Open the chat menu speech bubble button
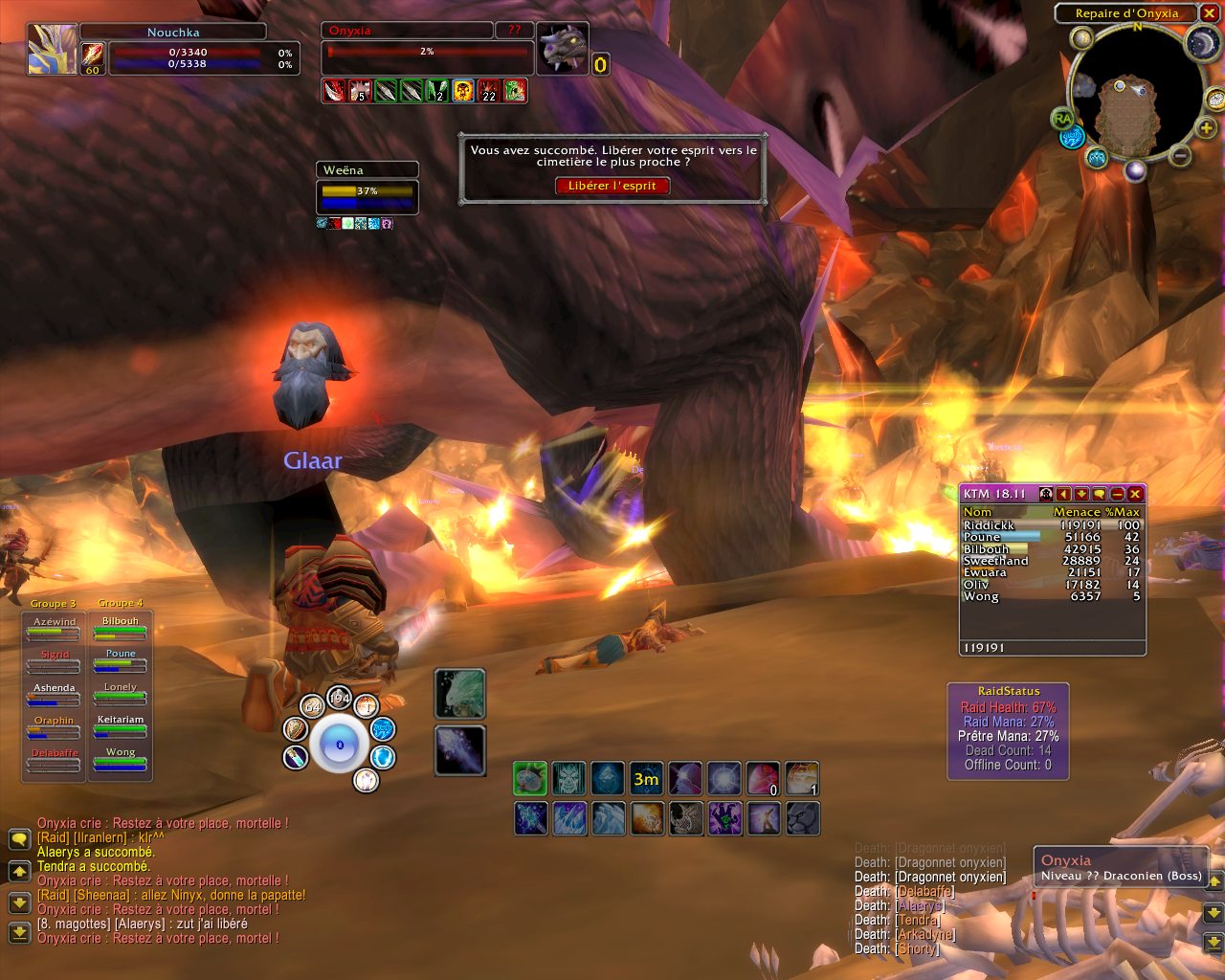Screen dimensions: 1225x980 [19, 839]
